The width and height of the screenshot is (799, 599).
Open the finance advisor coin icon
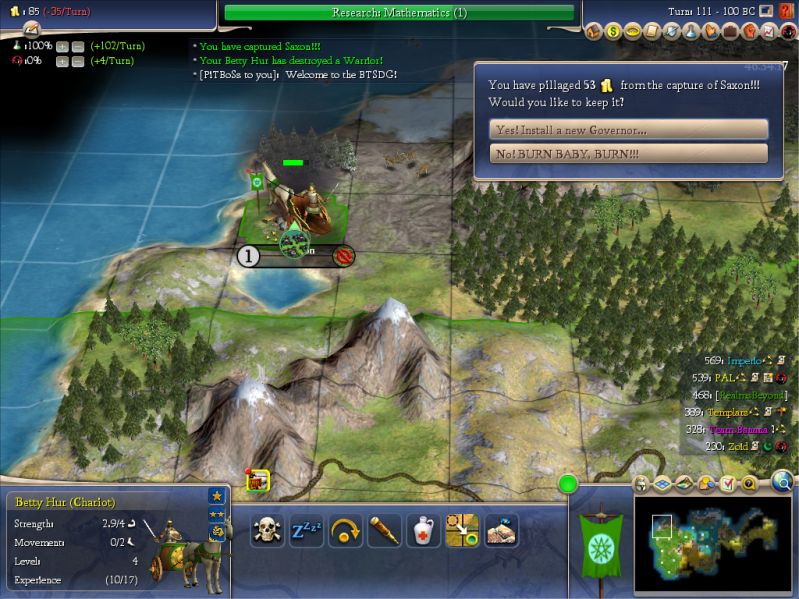(613, 31)
